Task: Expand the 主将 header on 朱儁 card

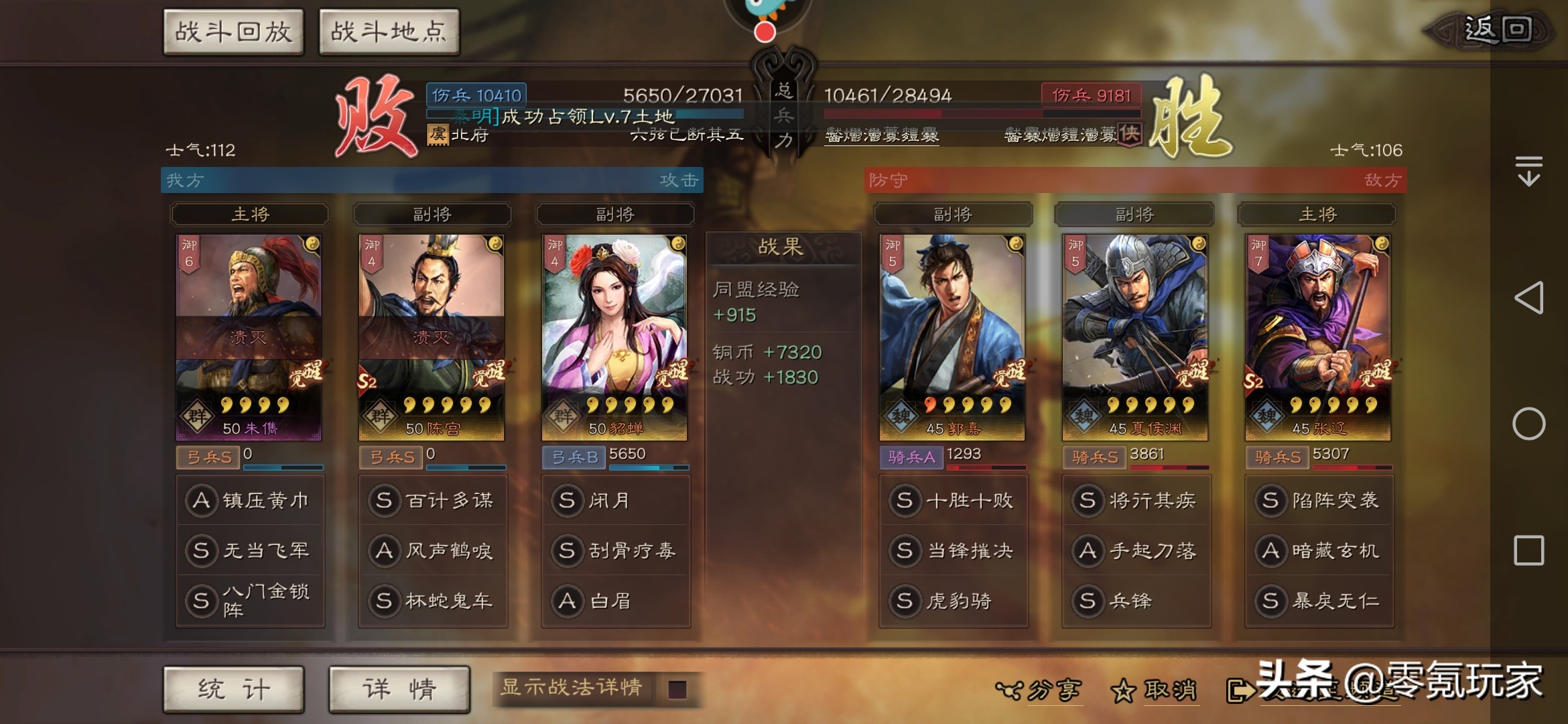Action: (x=250, y=215)
